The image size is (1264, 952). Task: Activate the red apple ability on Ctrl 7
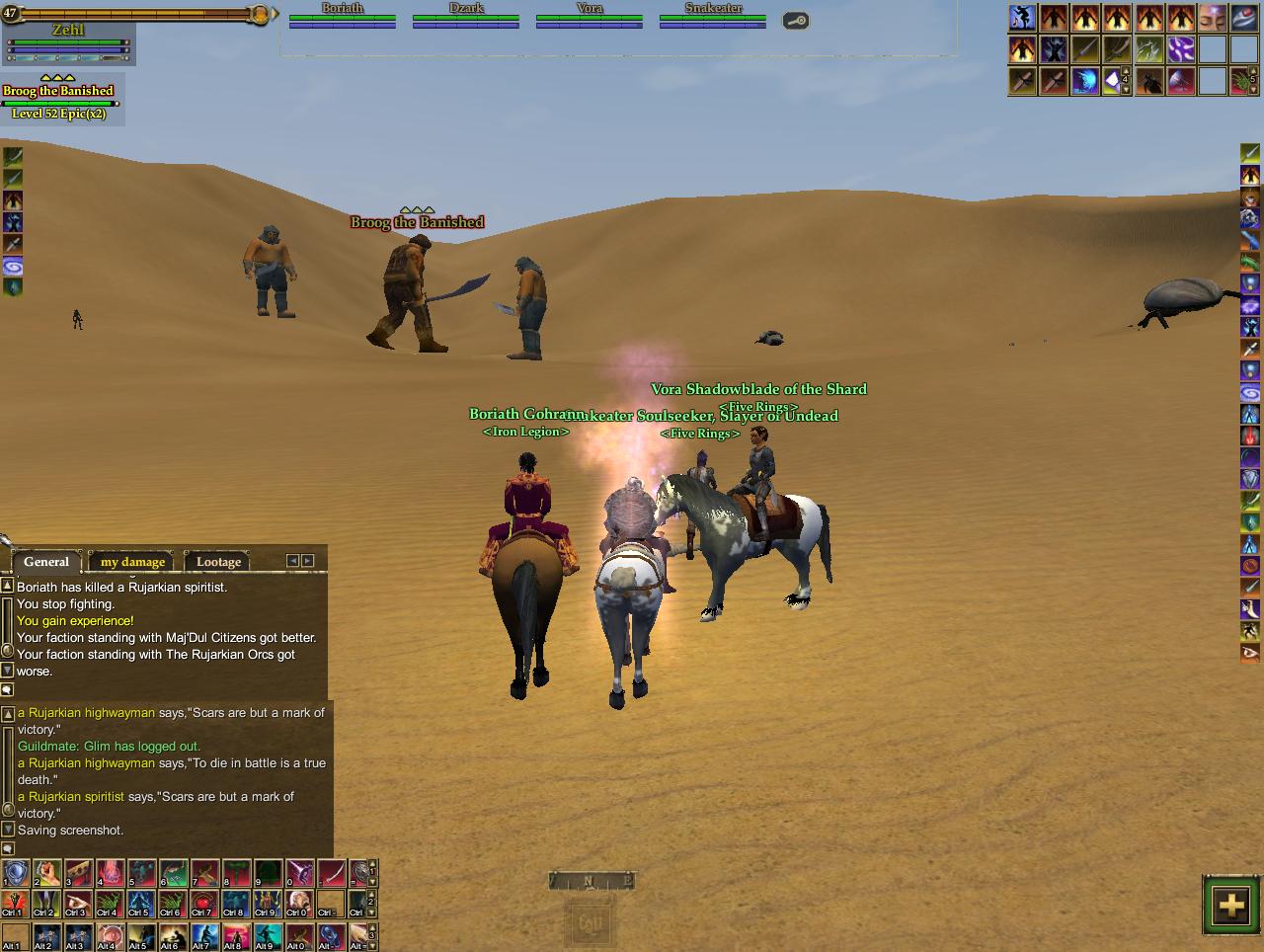204,904
